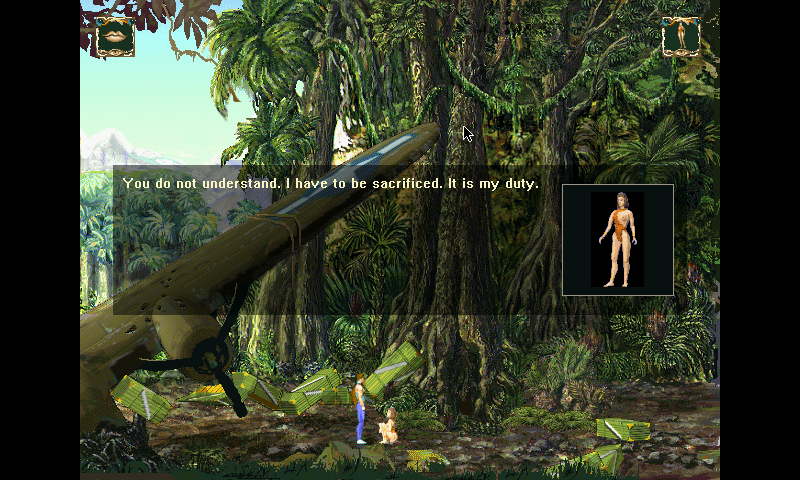Screen dimensions: 800x480
Task: Select the lips talk icon
Action: (x=116, y=37)
